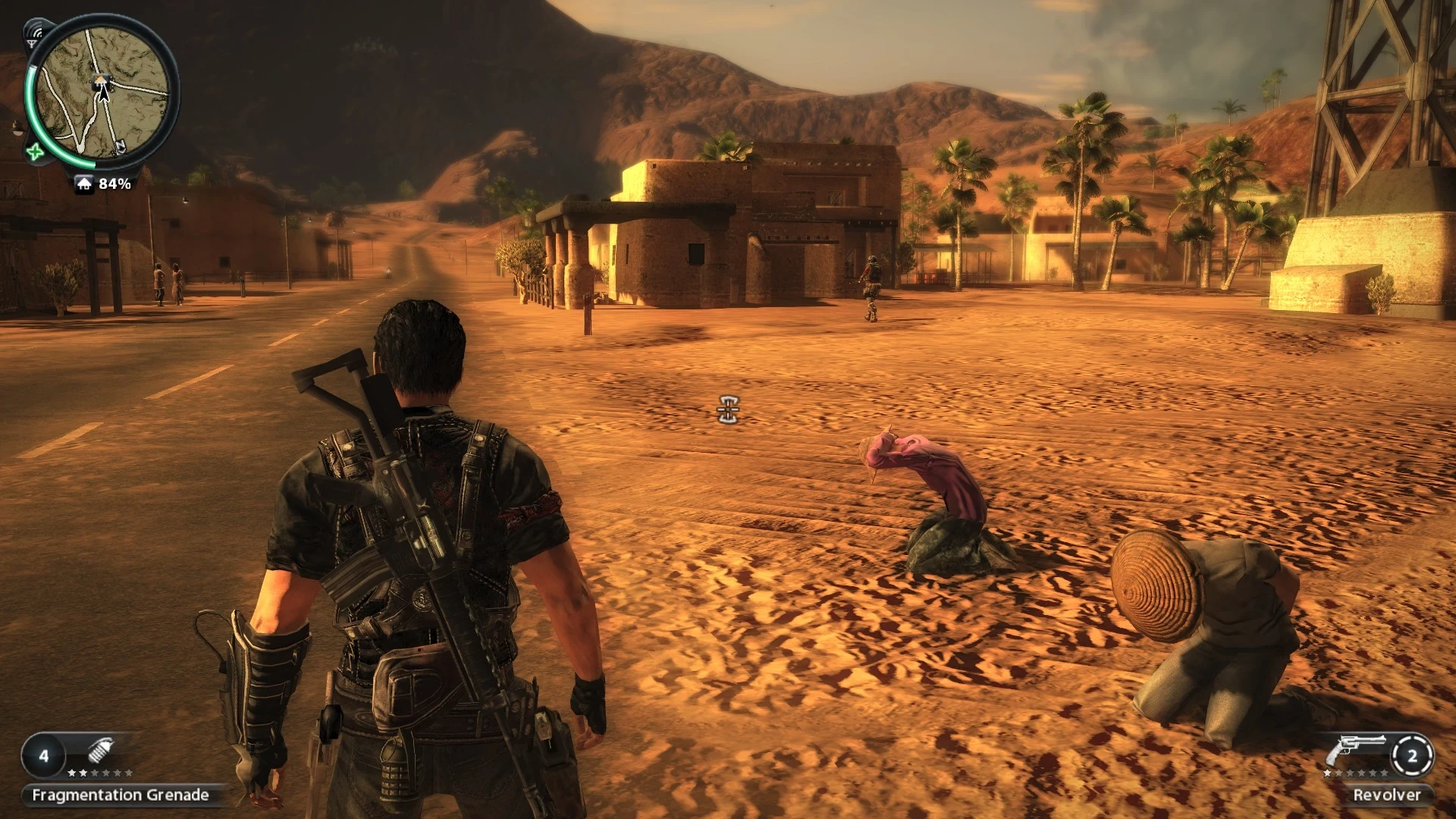Click the 84% completion percentage readout
The image size is (1456, 819).
pos(115,184)
